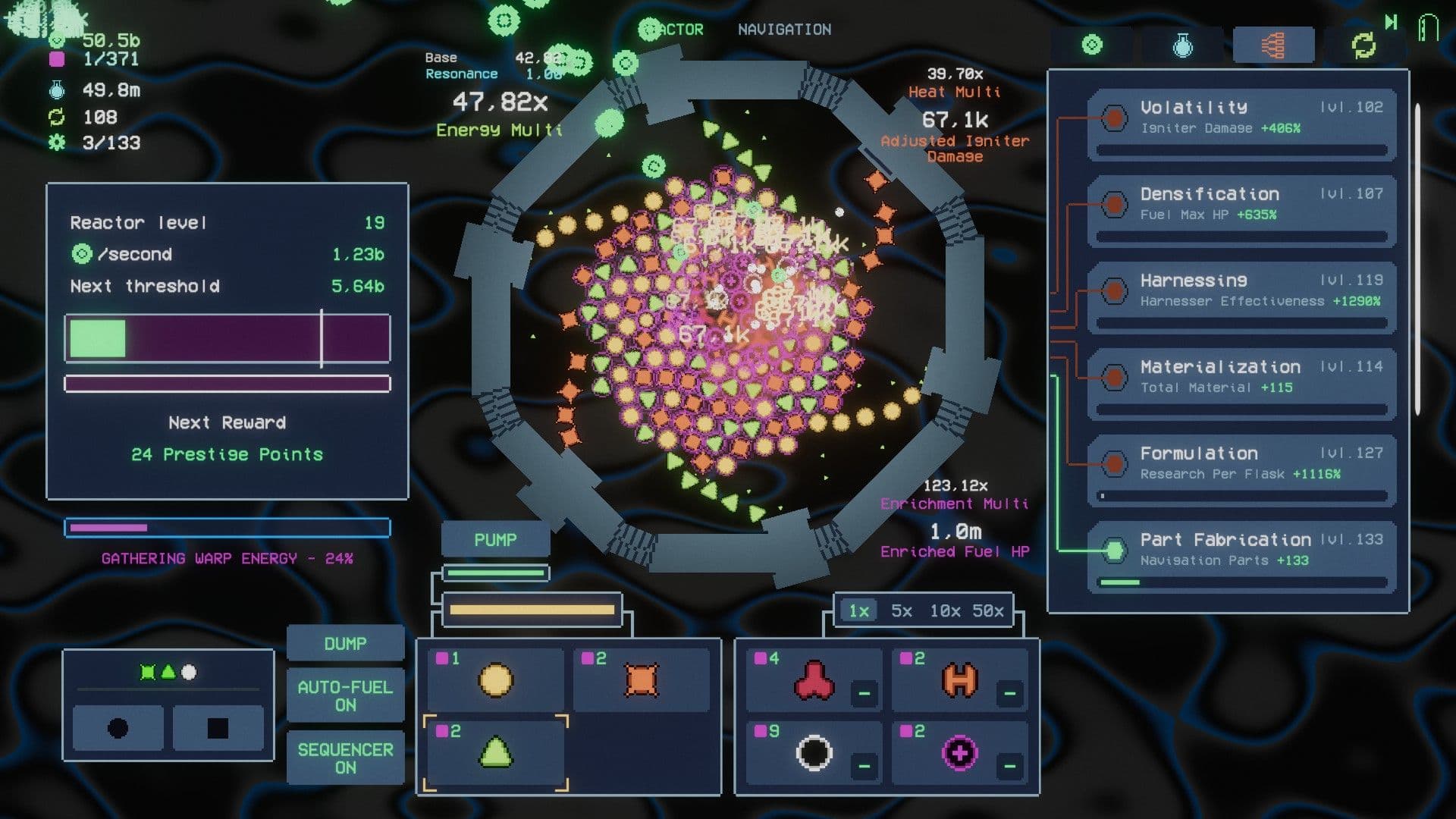This screenshot has width=1456, height=819.
Task: Click the green skip arrow icon top right
Action: pos(1392,23)
